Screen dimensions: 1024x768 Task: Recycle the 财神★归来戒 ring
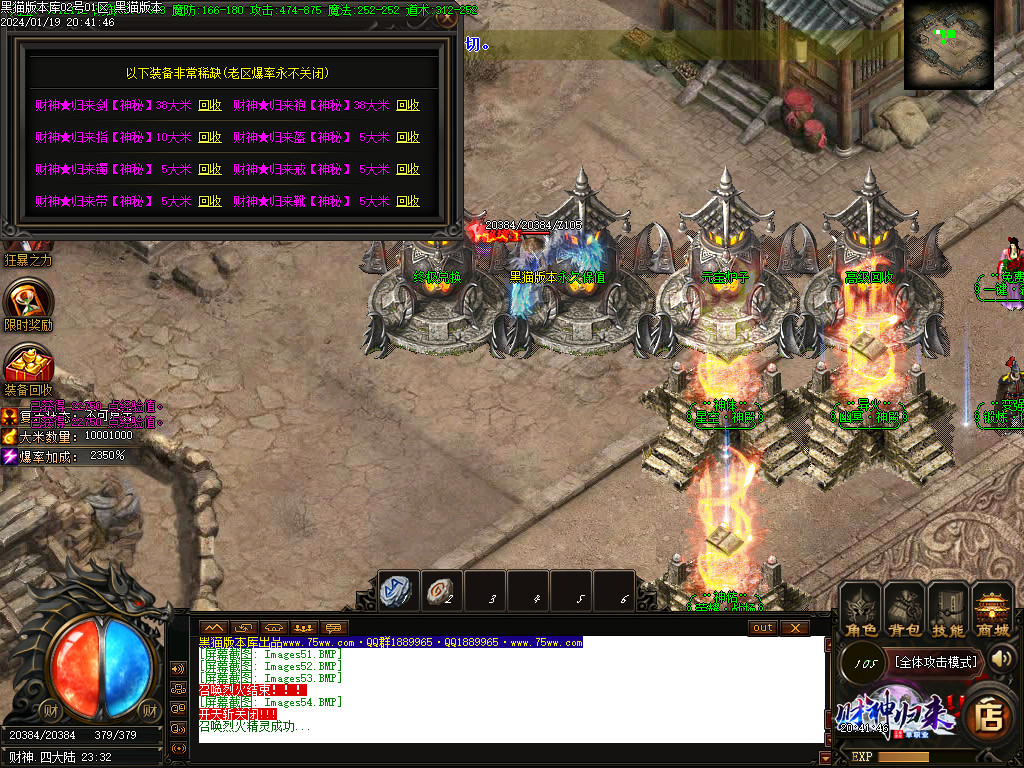click(x=408, y=169)
